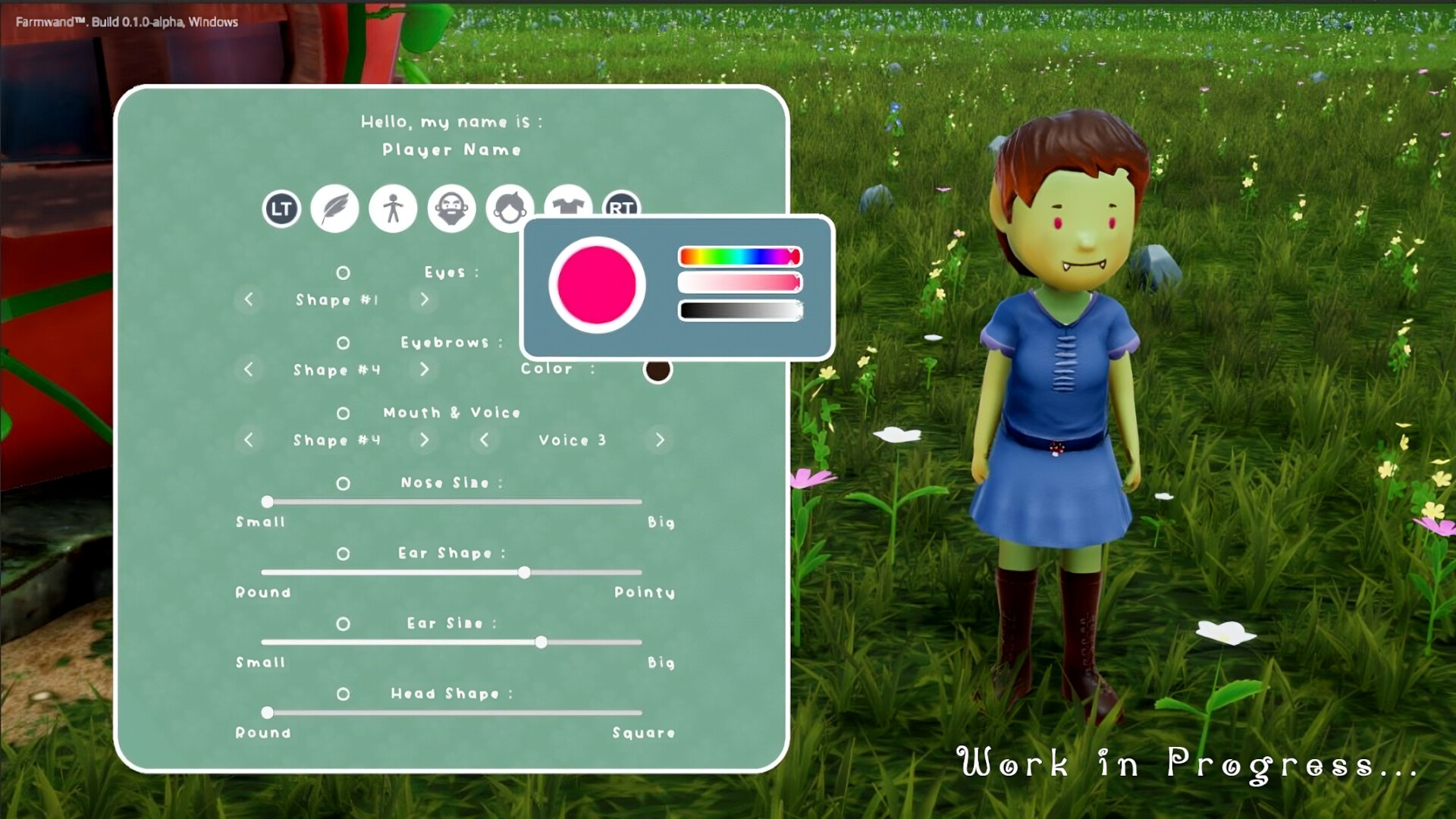Select the LT tab shortcut icon
The width and height of the screenshot is (1456, 819).
click(281, 209)
